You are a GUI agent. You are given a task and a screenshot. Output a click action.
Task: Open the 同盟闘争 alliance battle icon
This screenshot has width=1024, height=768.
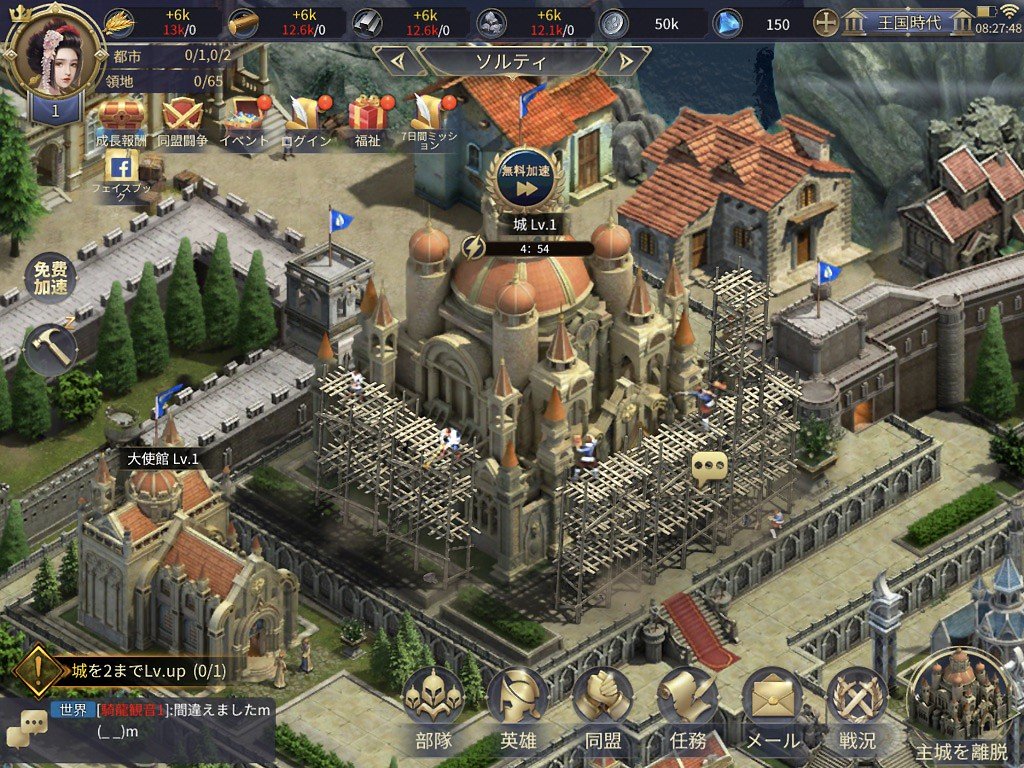tap(182, 119)
